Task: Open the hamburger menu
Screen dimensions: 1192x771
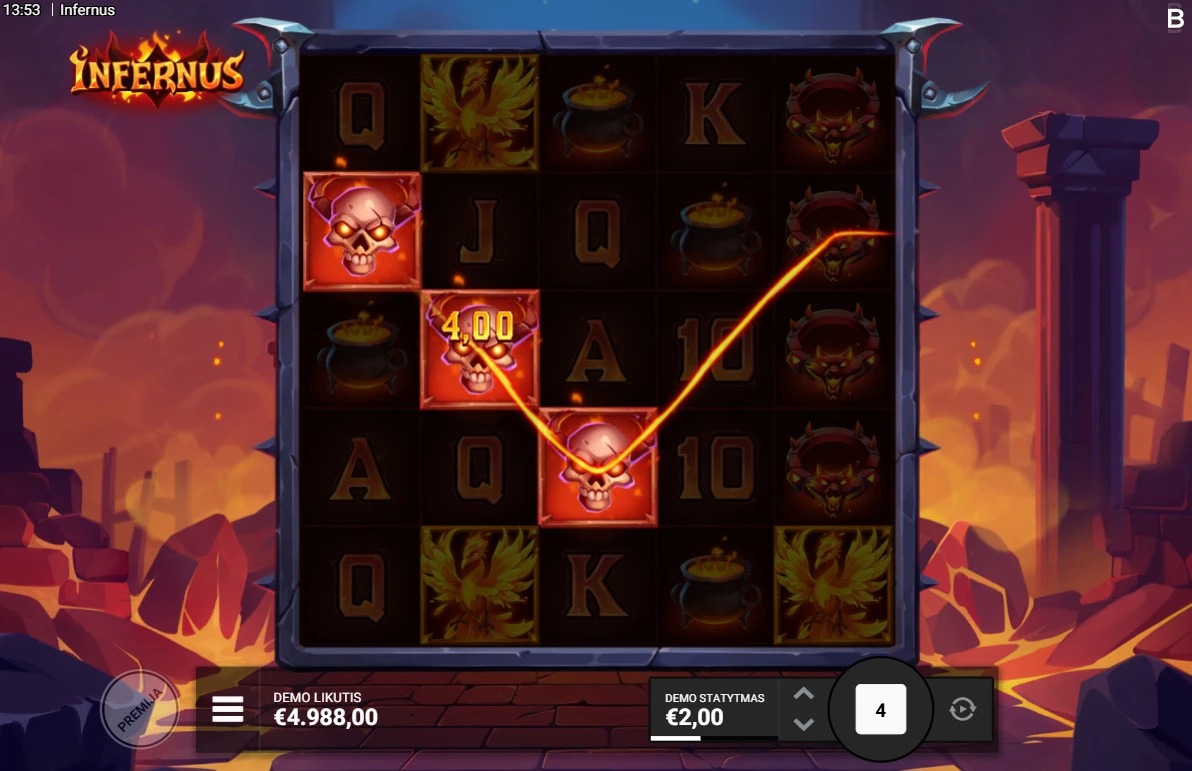Action: [228, 709]
